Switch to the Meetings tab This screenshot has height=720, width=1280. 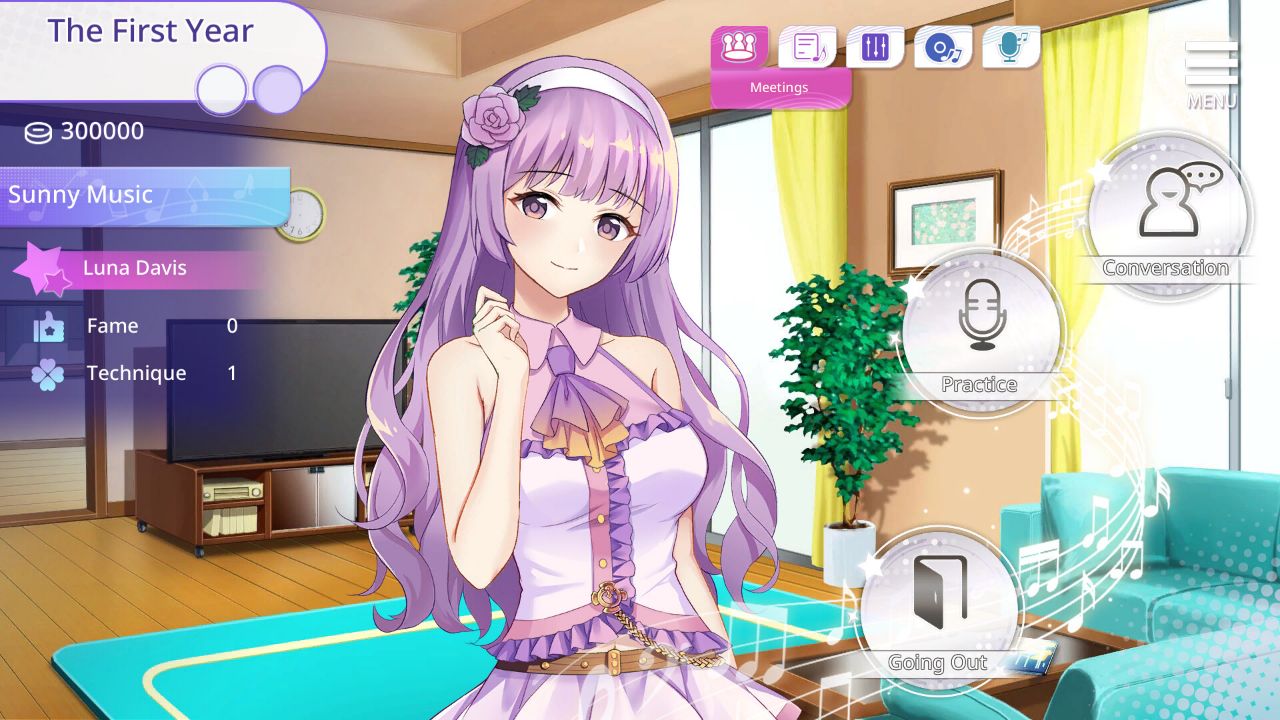click(778, 87)
